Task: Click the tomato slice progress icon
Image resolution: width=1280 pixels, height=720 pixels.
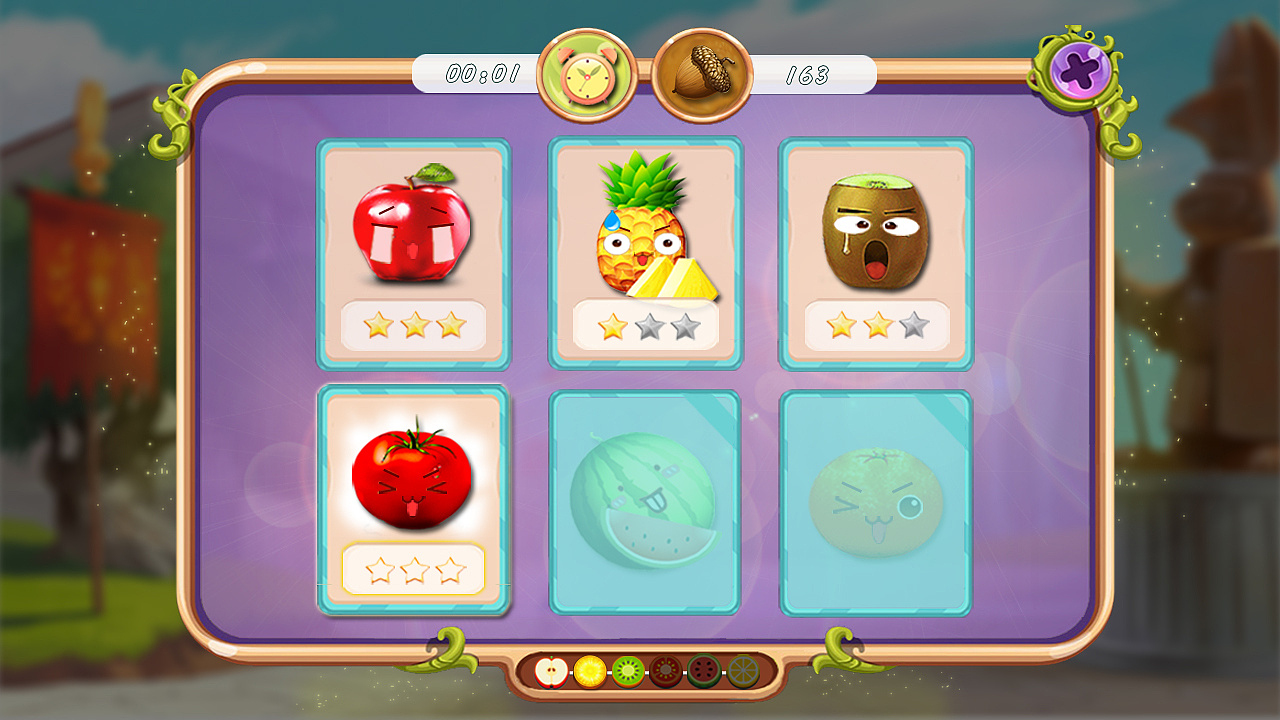Action: [x=665, y=671]
